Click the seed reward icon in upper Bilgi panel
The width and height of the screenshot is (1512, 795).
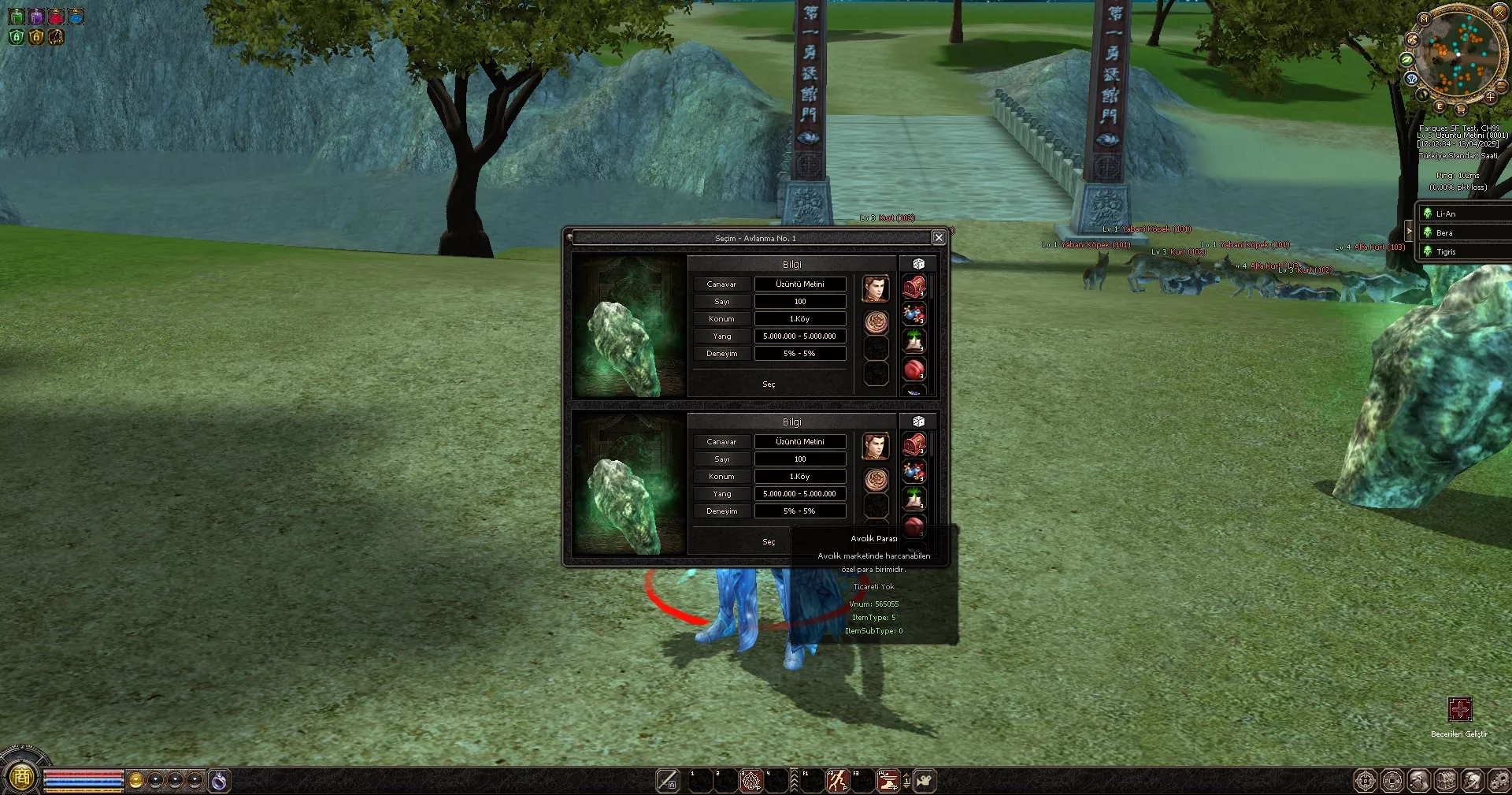pyautogui.click(x=913, y=340)
